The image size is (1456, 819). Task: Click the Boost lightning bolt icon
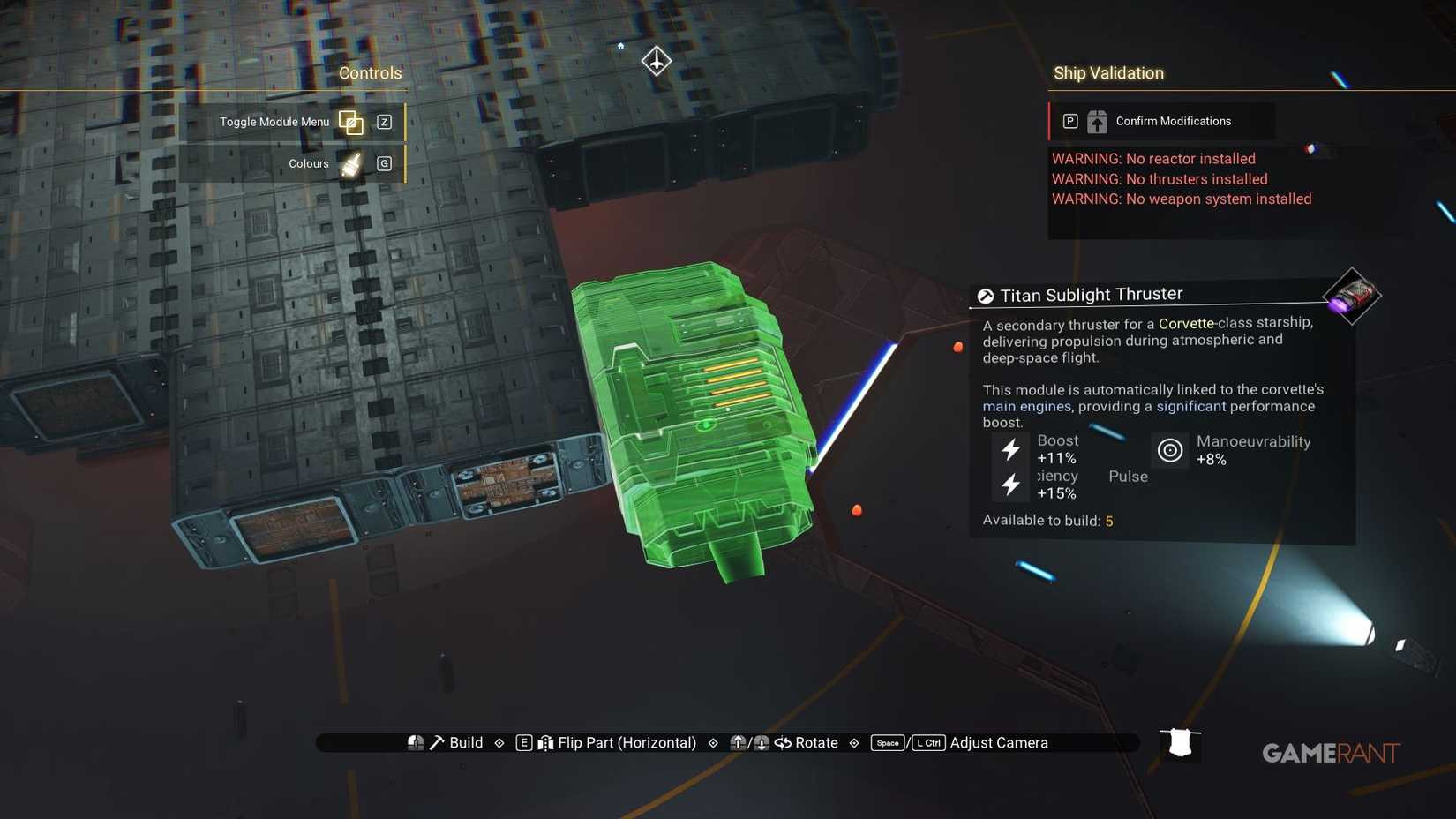click(x=1009, y=451)
